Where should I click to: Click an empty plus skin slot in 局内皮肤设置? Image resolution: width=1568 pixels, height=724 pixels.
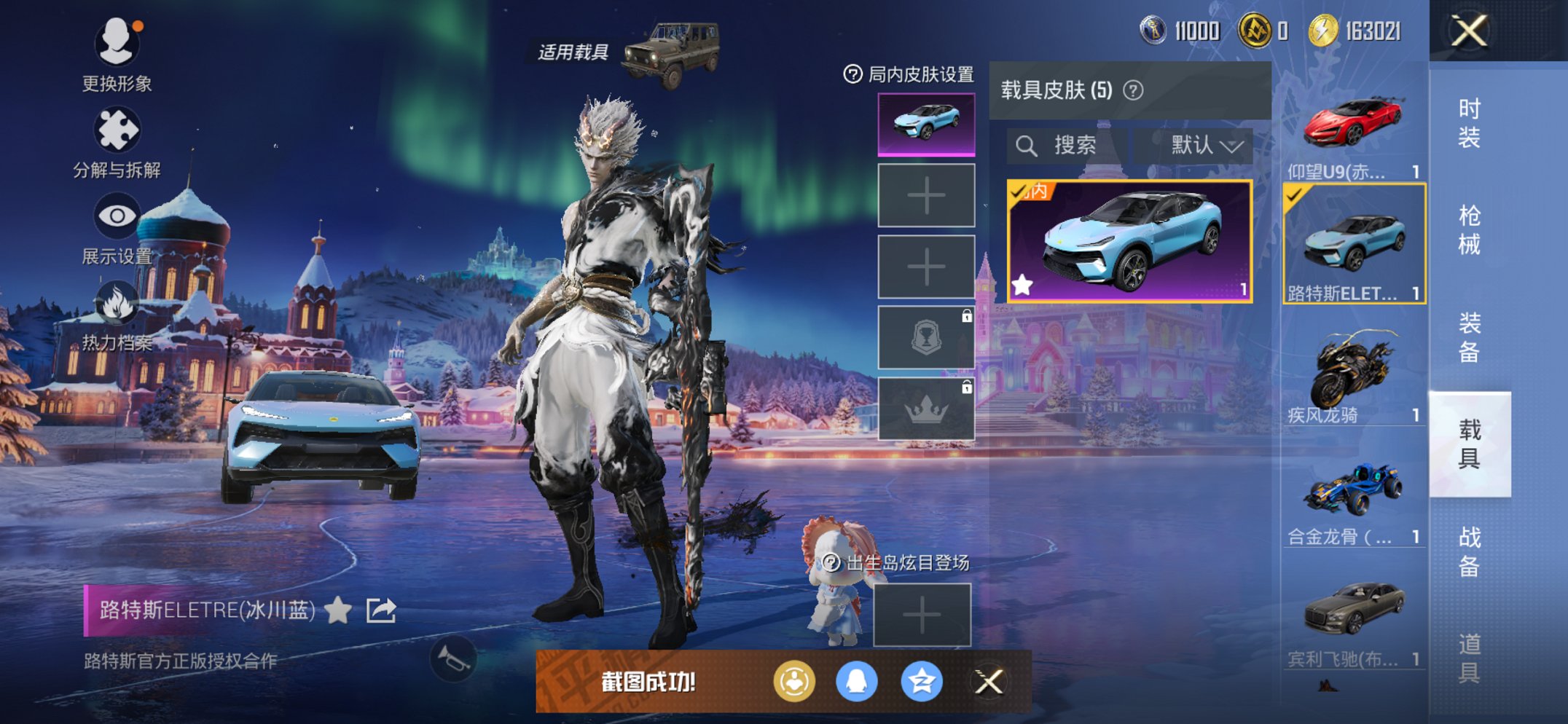coord(925,196)
